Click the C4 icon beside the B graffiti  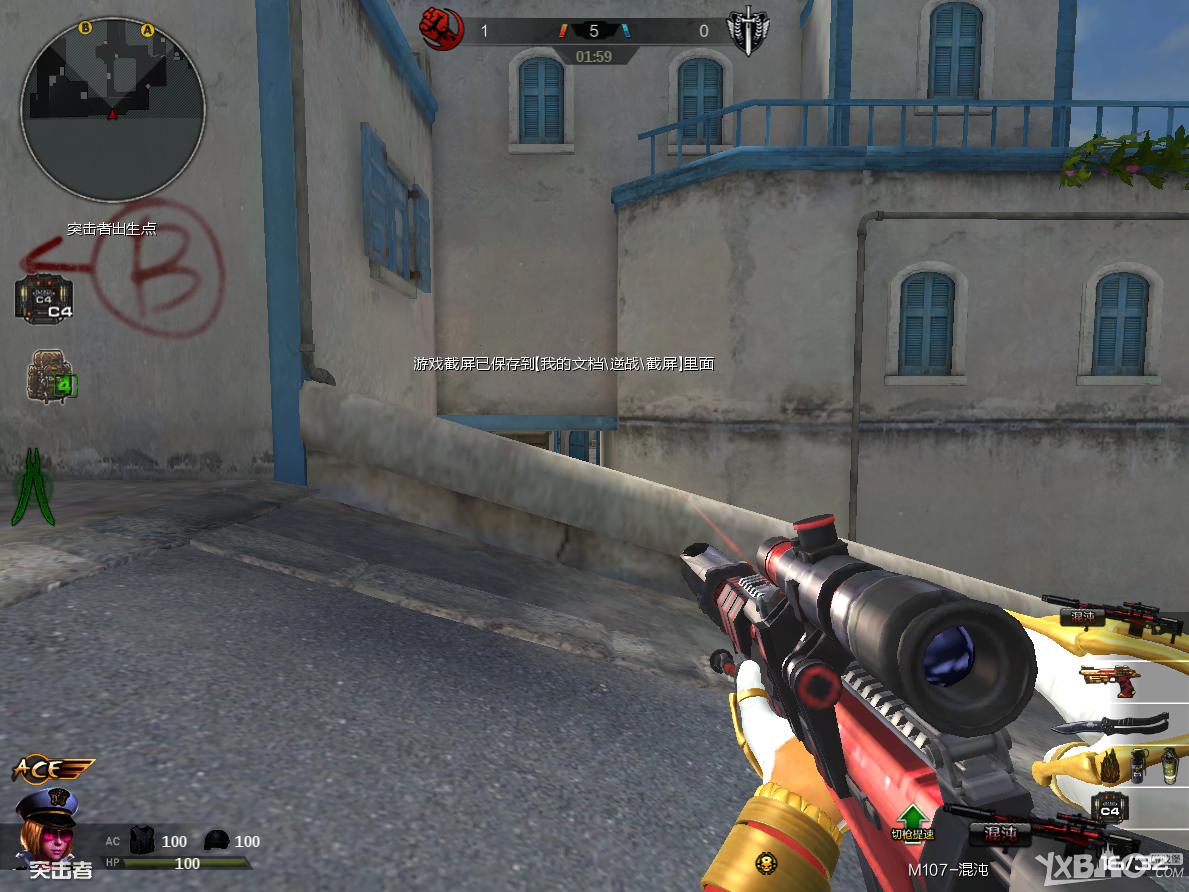[x=44, y=299]
